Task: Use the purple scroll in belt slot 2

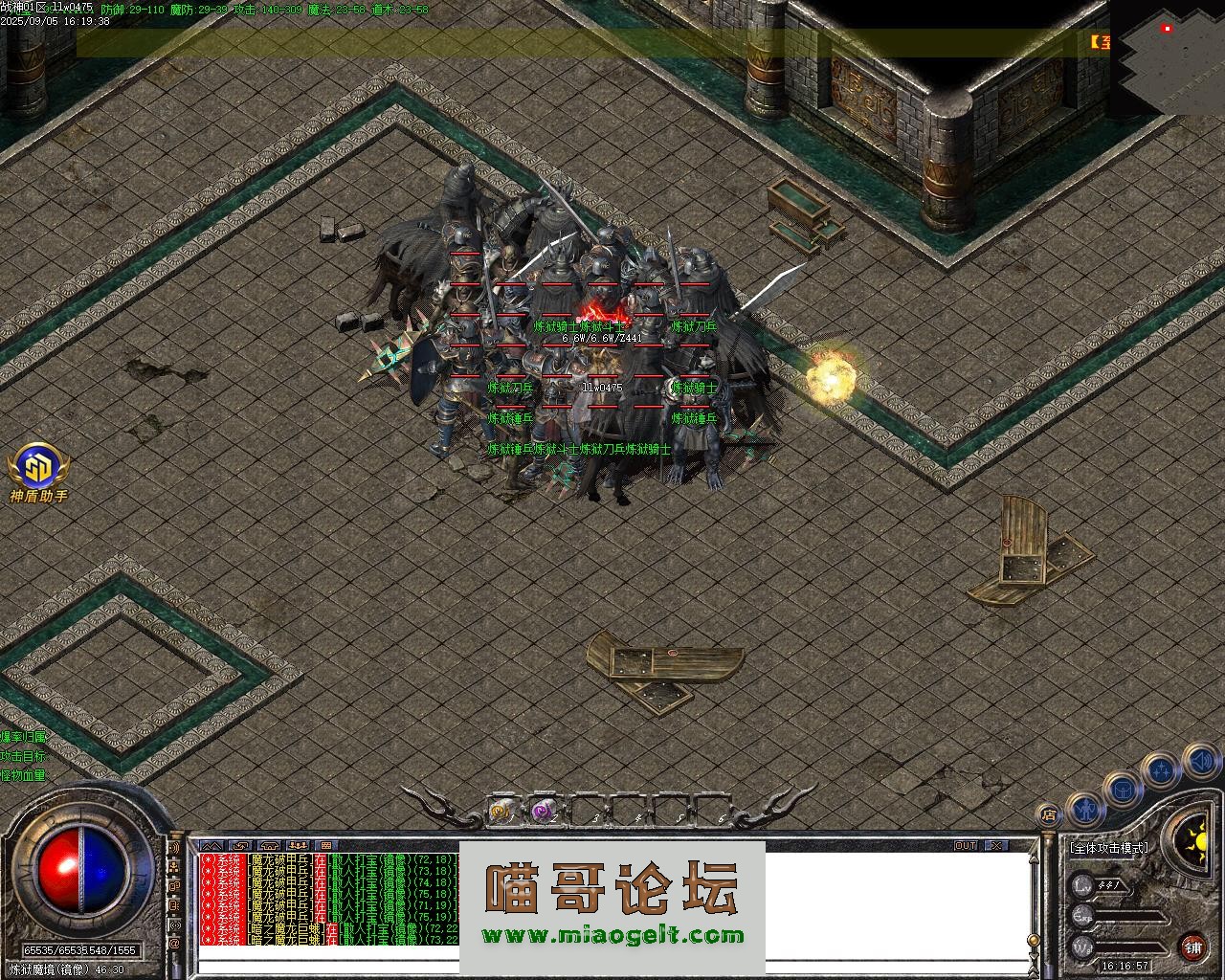Action: coord(542,813)
